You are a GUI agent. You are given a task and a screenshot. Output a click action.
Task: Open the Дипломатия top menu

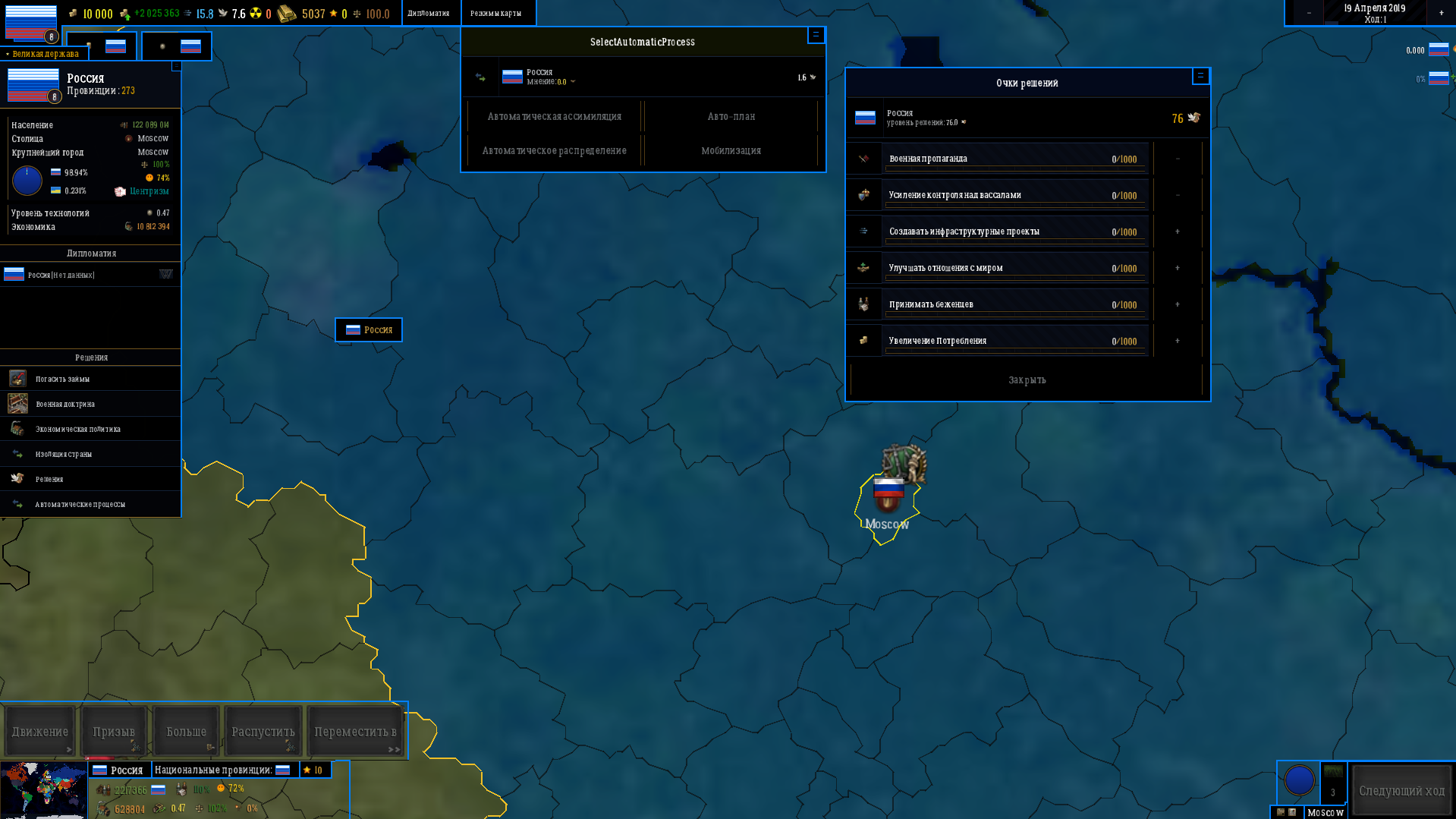tap(429, 13)
